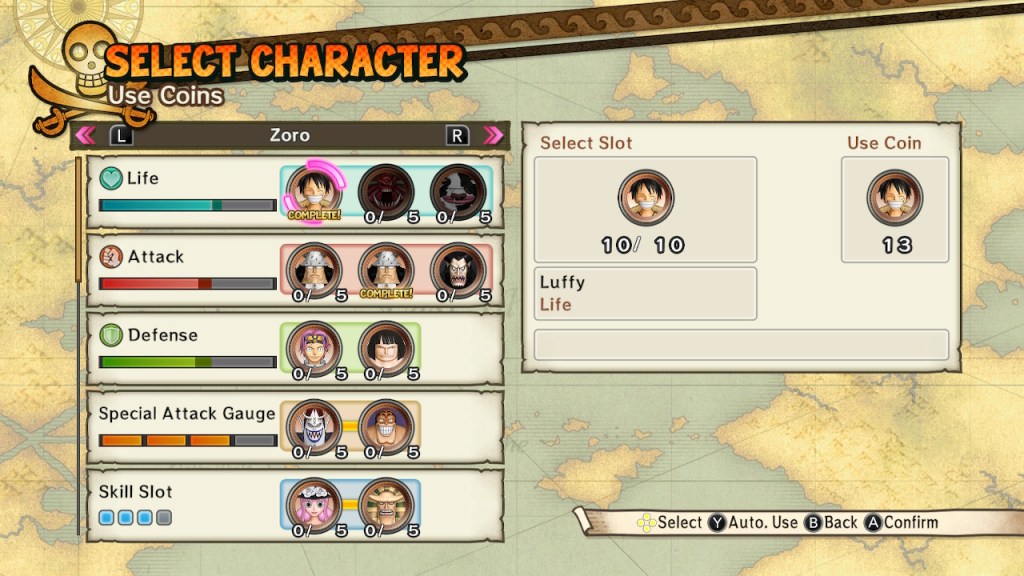This screenshot has width=1024, height=576.
Task: Switch to the next character with the right arrow
Action: click(493, 135)
